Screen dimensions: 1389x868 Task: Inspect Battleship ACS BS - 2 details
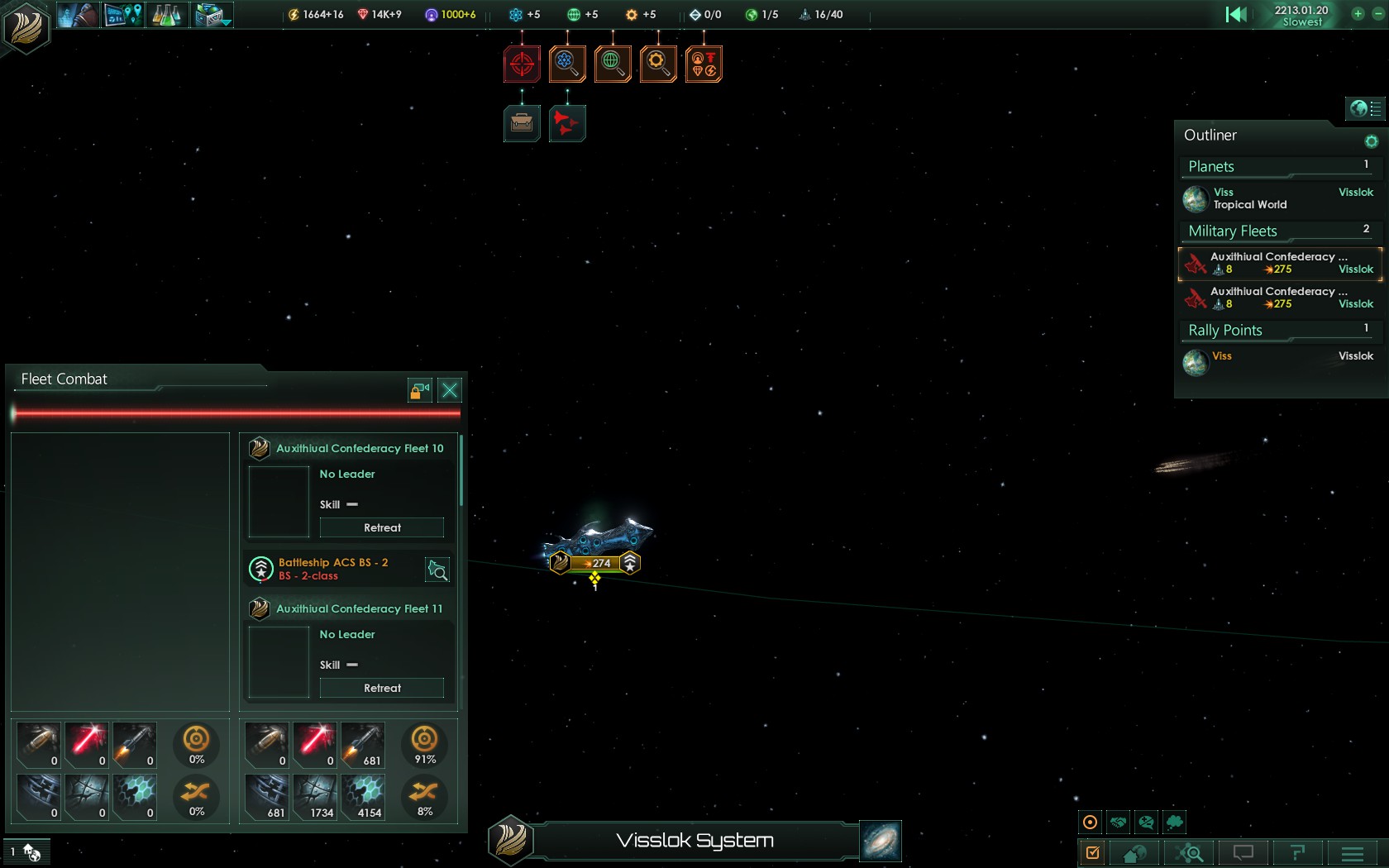[x=437, y=570]
